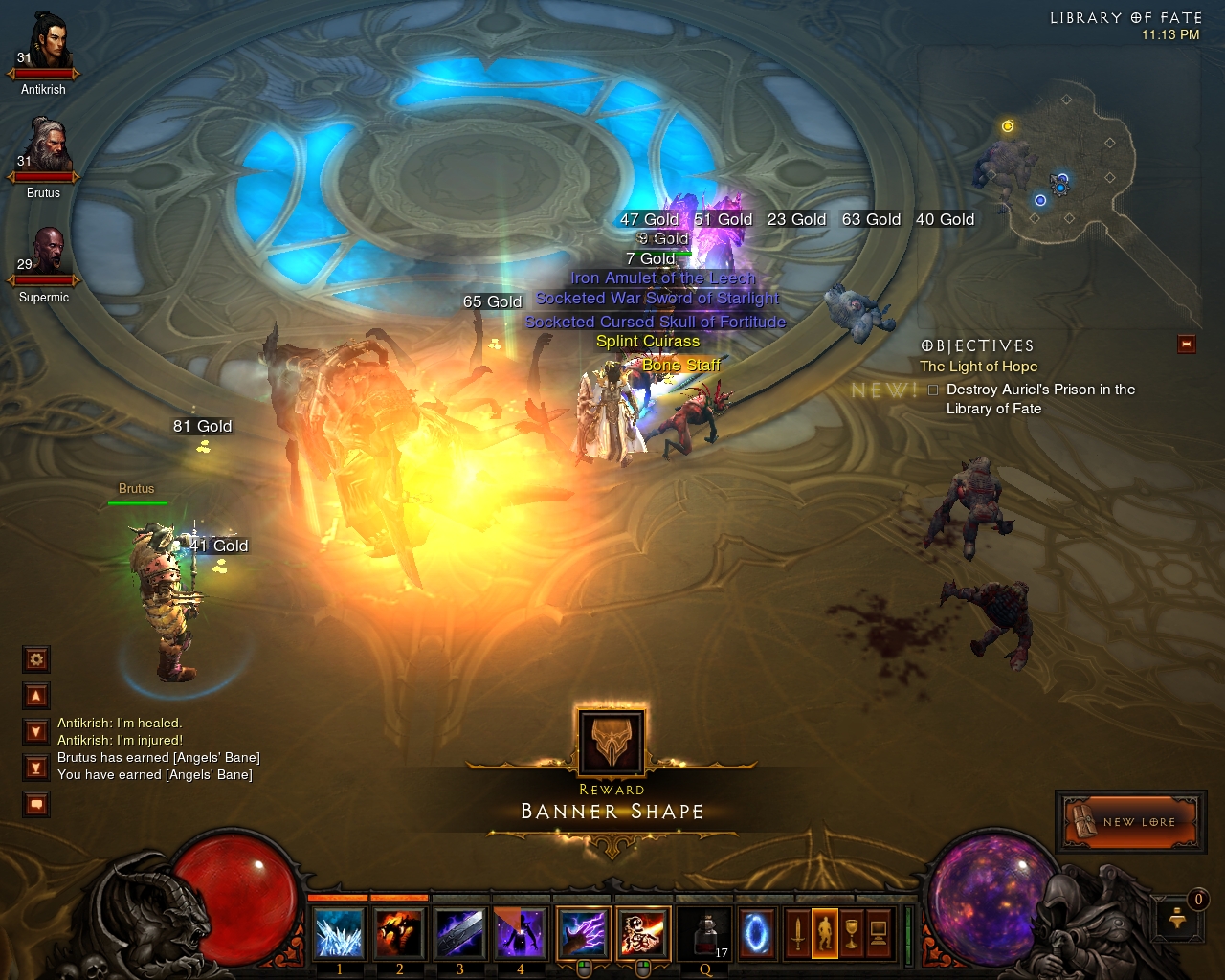This screenshot has width=1225, height=980.
Task: Open chat settings gear button
Action: click(x=36, y=659)
